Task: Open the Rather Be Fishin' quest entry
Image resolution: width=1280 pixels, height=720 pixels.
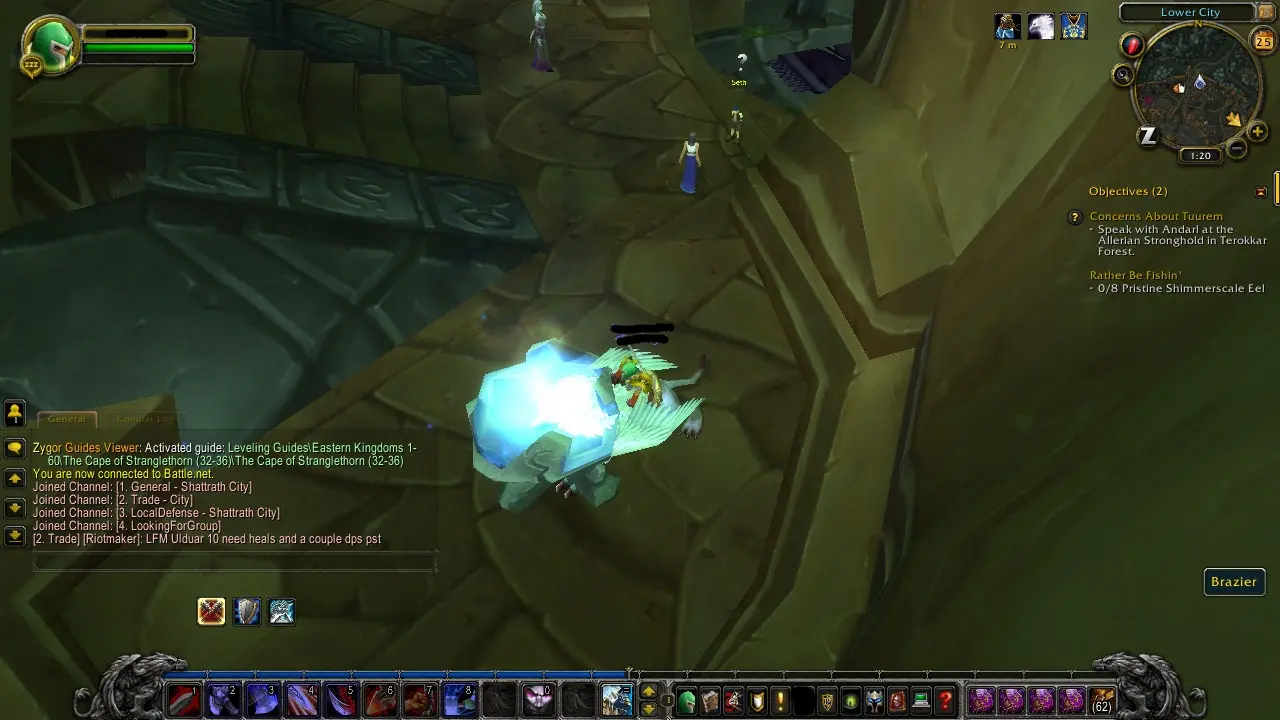Action: coord(1135,275)
